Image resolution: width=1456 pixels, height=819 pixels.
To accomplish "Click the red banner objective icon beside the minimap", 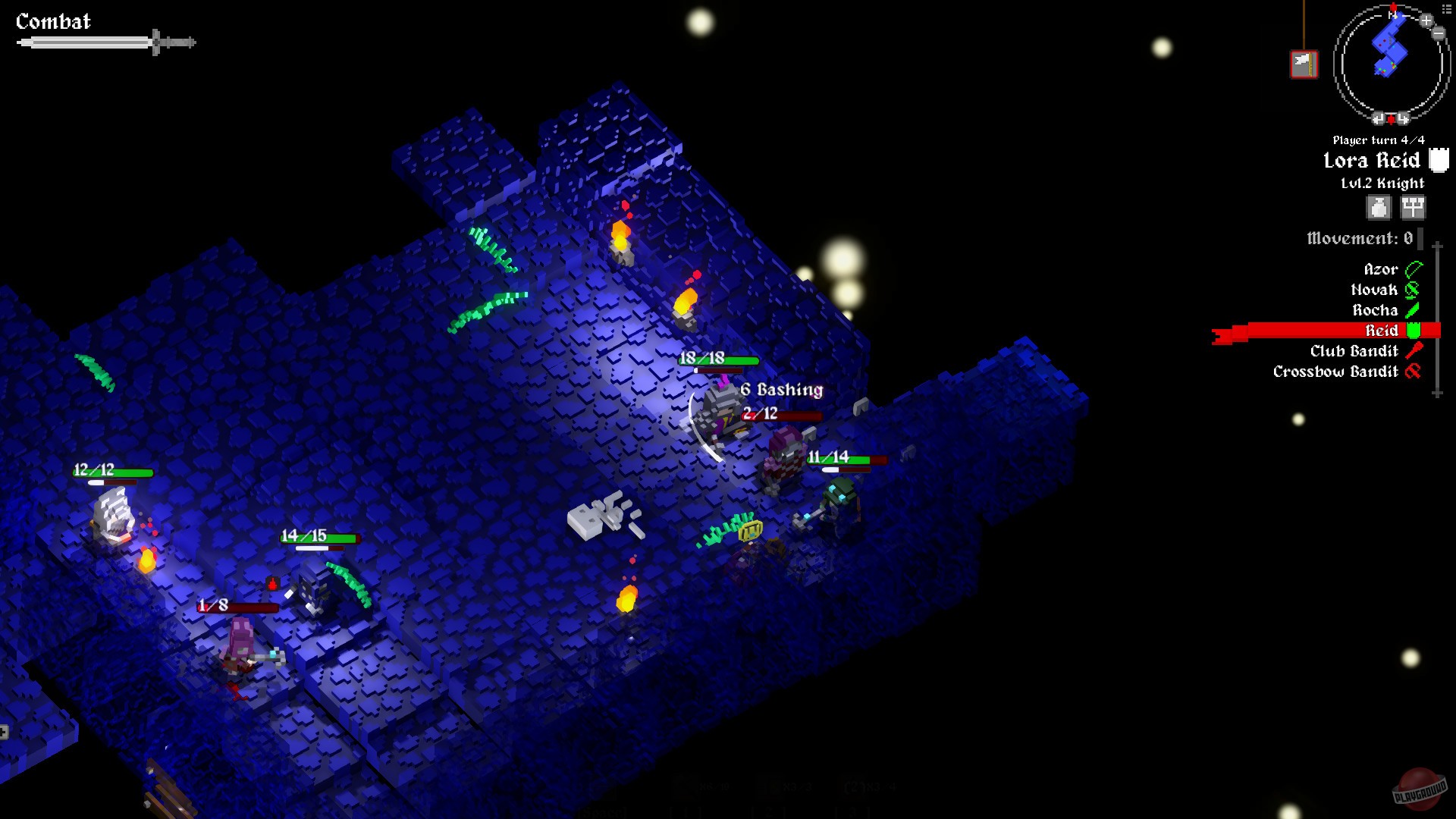I will tap(1304, 63).
